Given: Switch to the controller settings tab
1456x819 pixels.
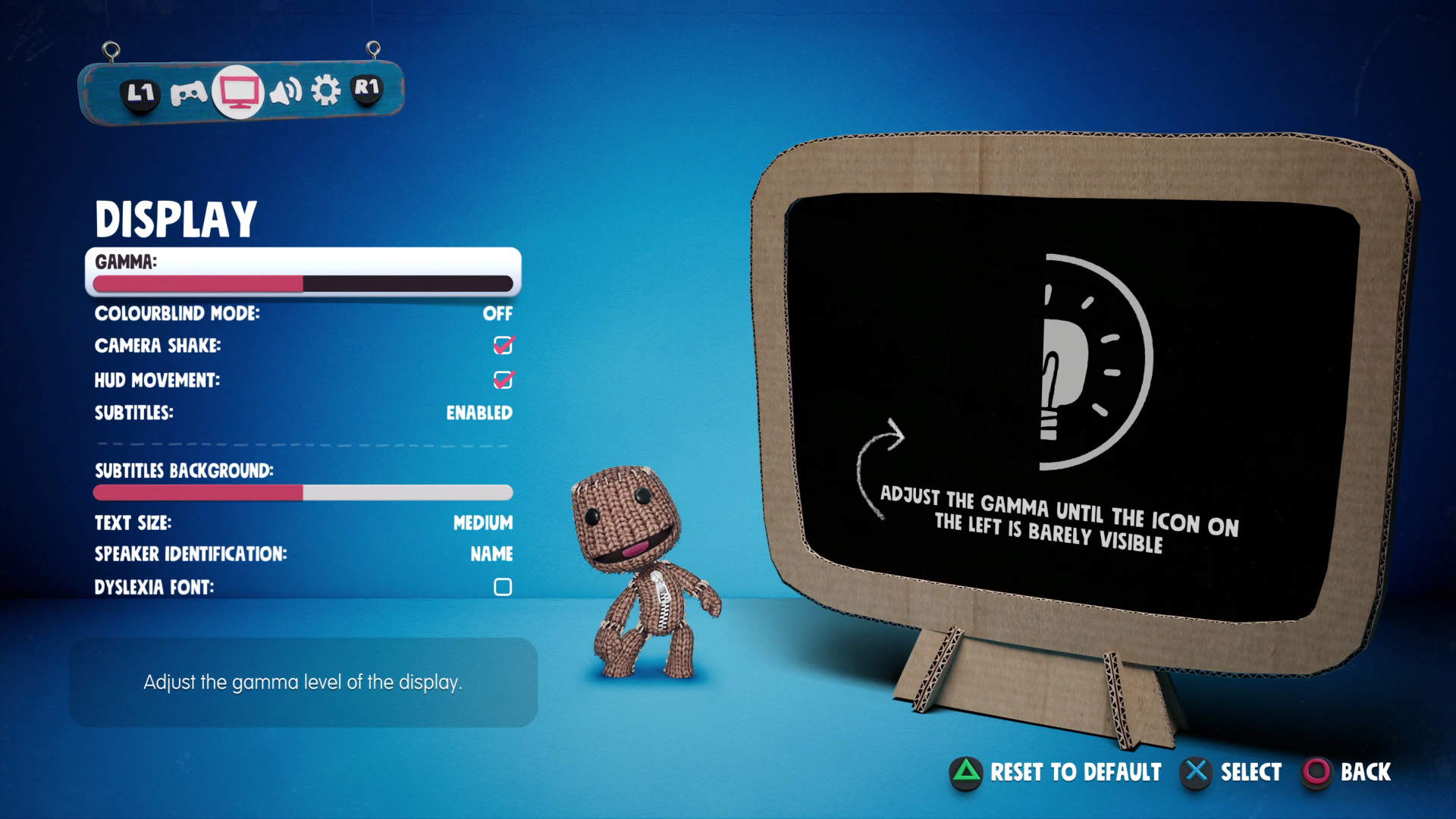Looking at the screenshot, I should (x=188, y=93).
